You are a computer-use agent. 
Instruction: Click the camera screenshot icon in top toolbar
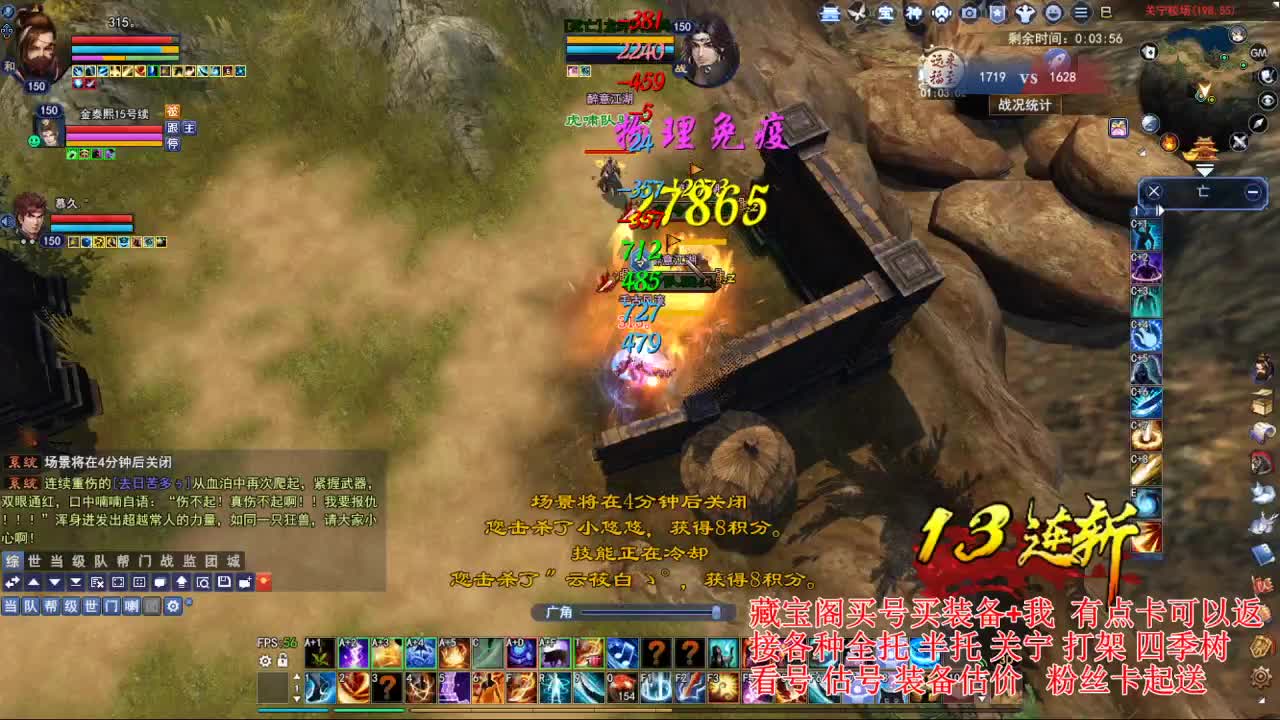coord(969,14)
